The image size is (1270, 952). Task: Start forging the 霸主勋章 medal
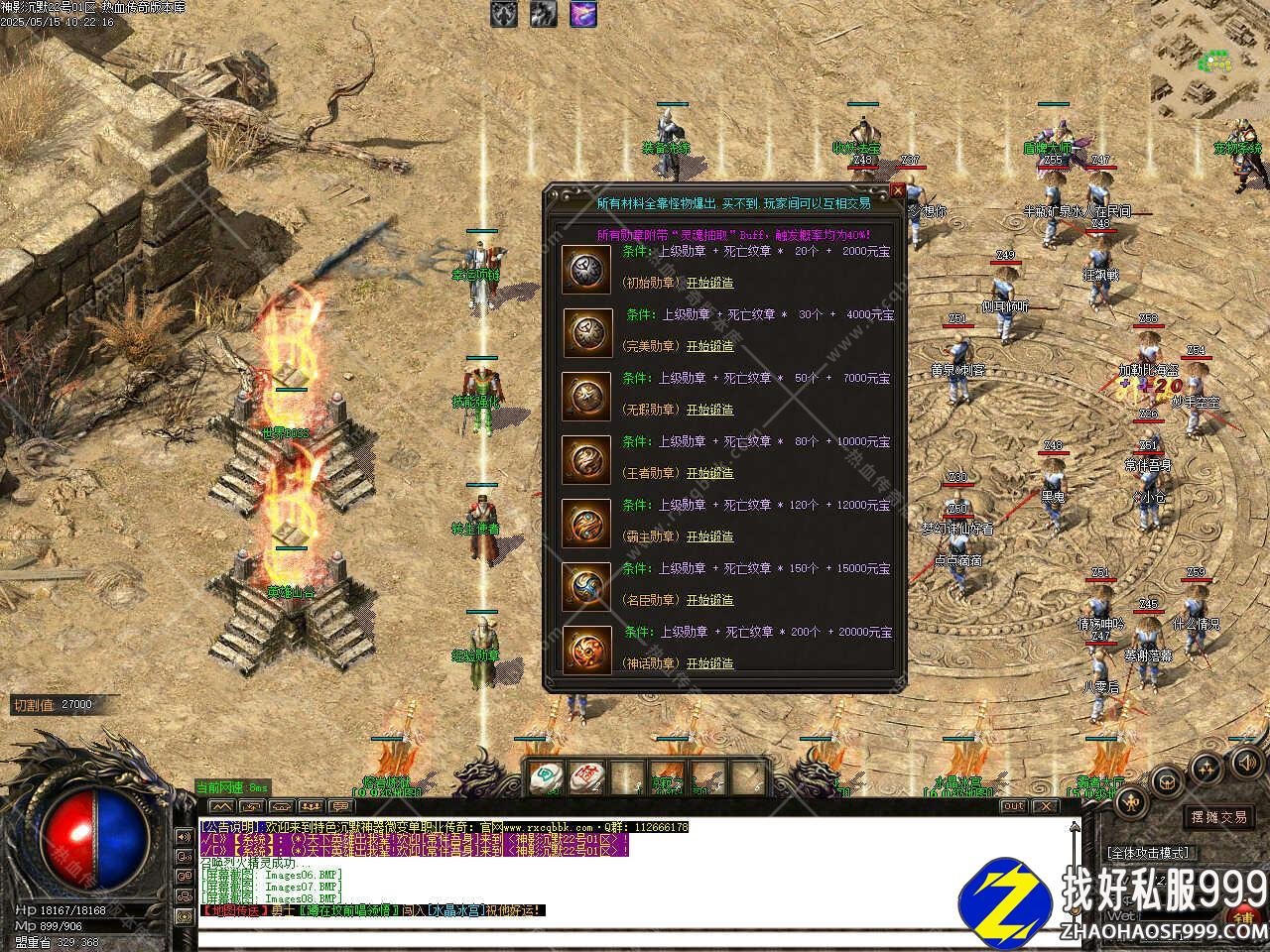coord(710,536)
